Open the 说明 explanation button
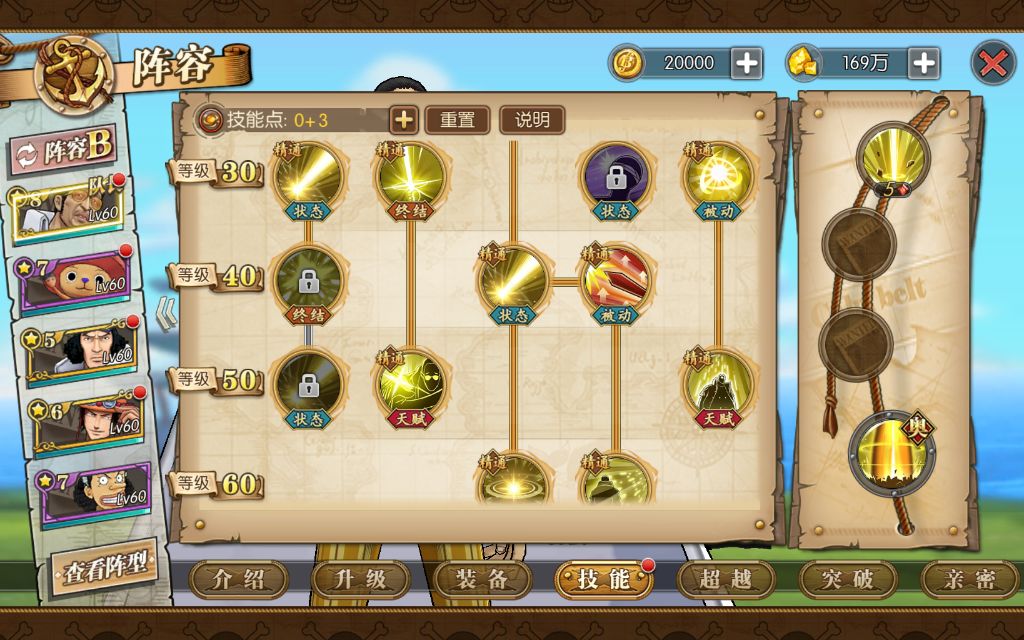Viewport: 1024px width, 640px height. 532,120
